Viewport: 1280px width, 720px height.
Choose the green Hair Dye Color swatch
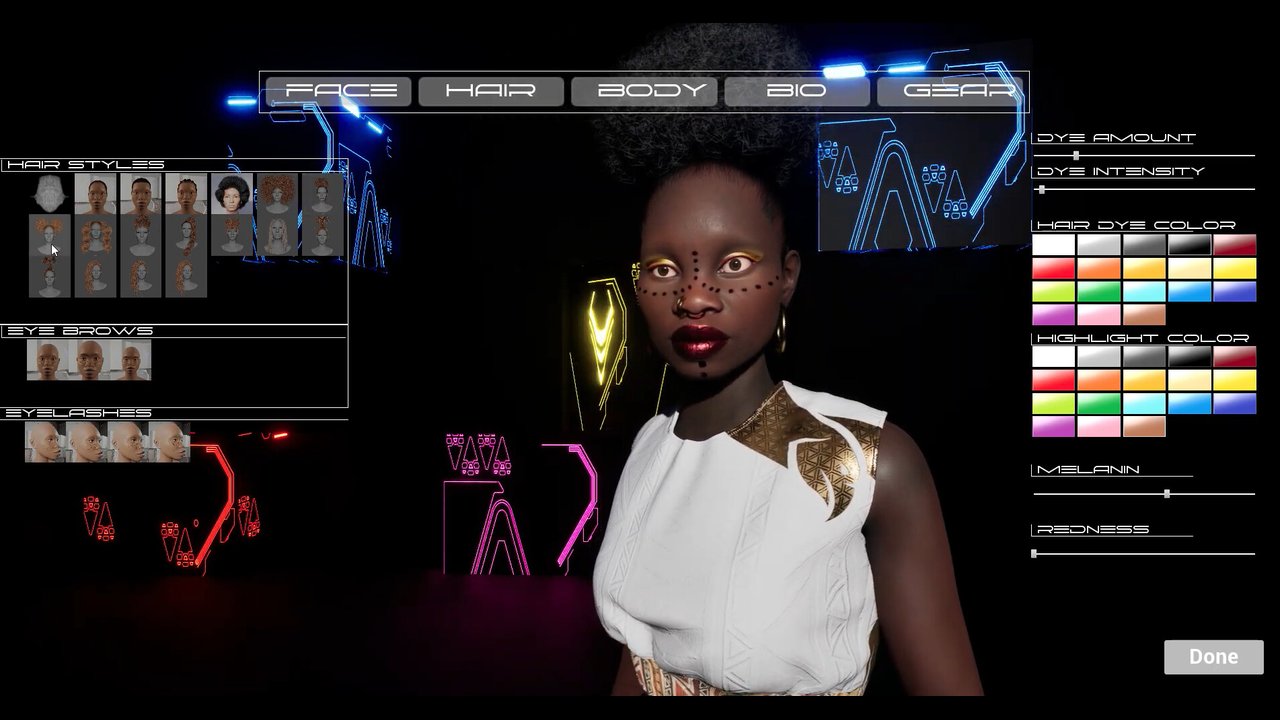point(1098,292)
